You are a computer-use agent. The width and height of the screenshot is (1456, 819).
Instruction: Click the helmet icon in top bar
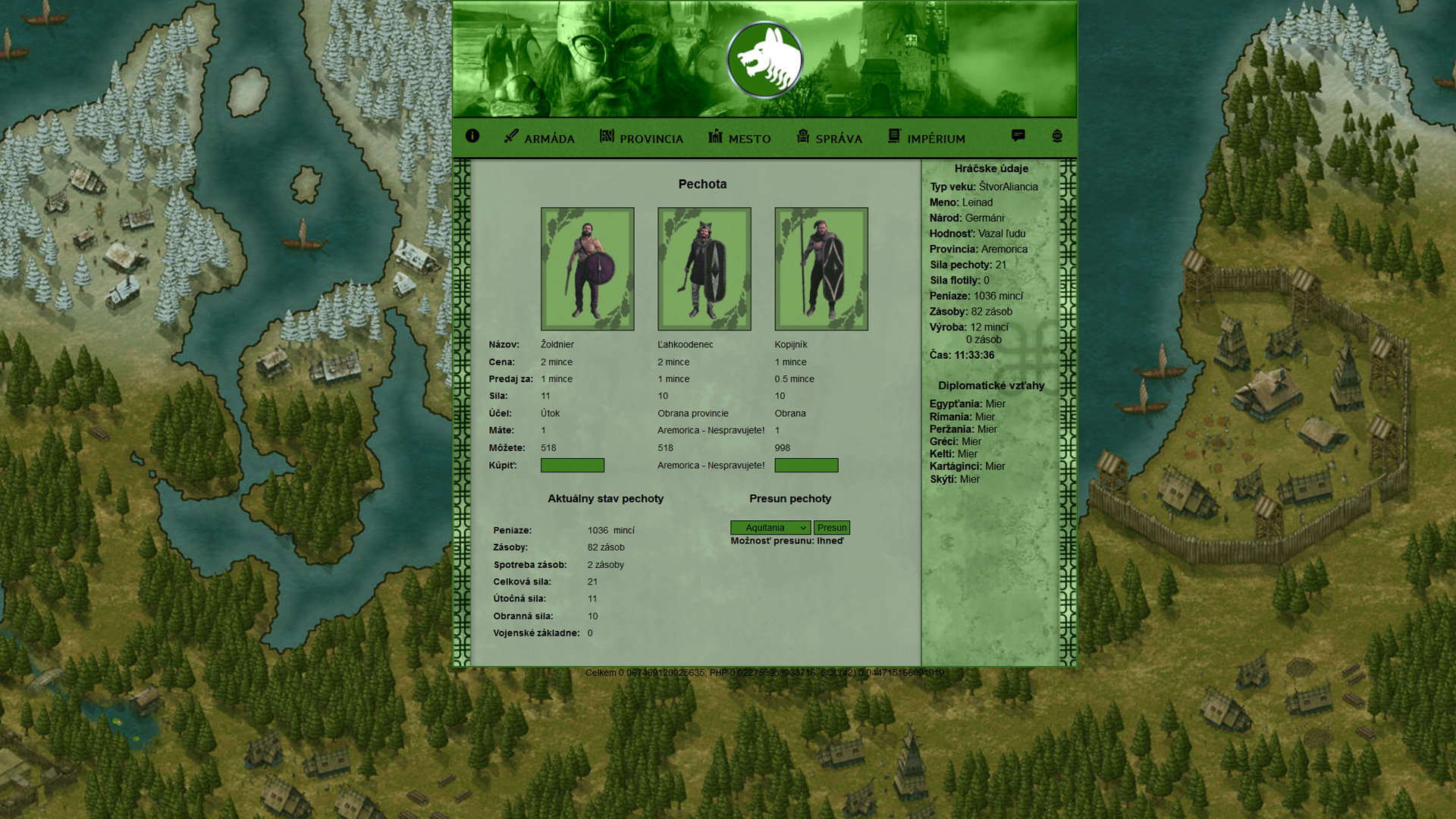1057,136
